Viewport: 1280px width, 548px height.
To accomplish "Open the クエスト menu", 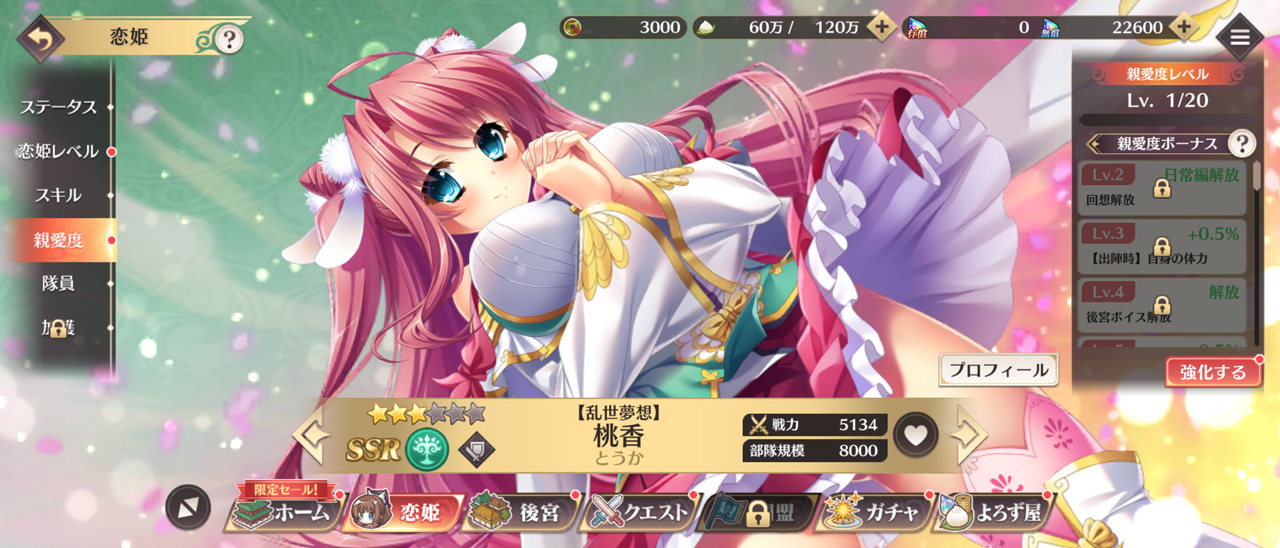I will pyautogui.click(x=641, y=513).
